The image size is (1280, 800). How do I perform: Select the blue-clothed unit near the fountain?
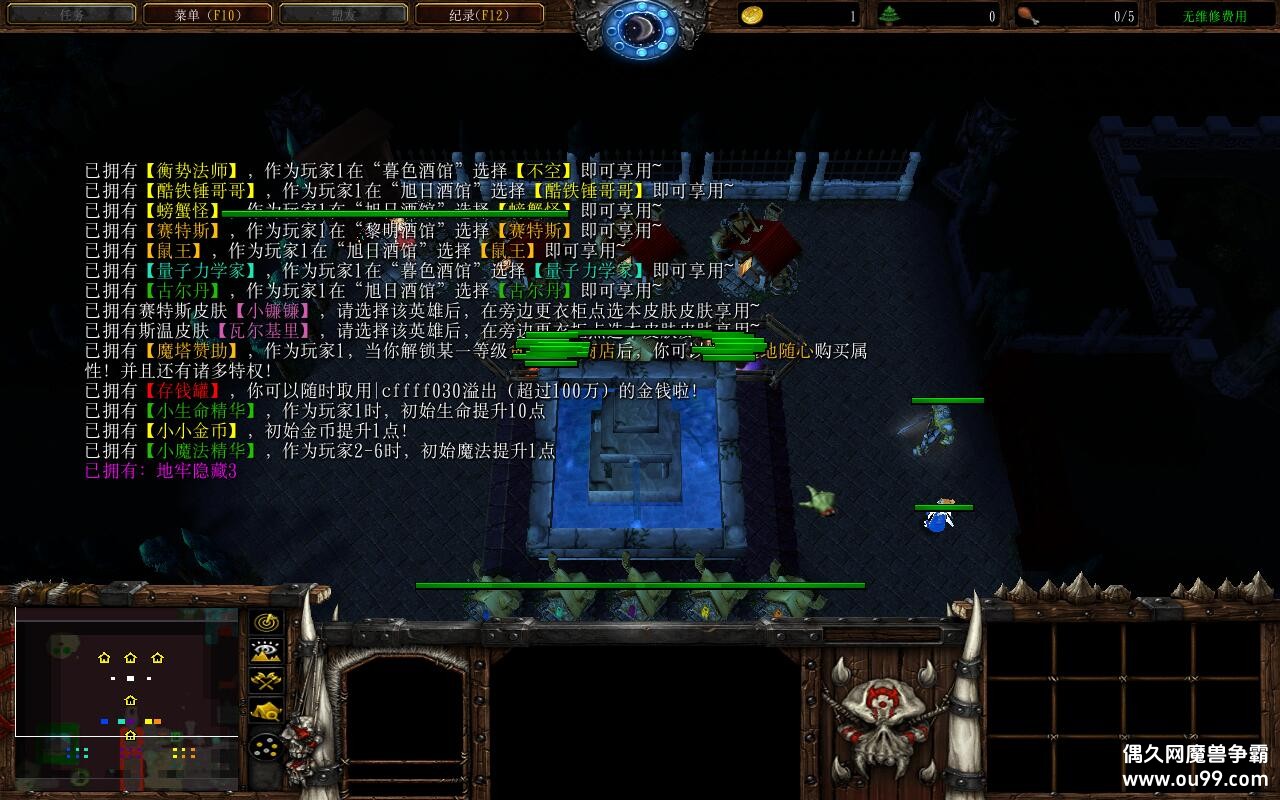938,521
